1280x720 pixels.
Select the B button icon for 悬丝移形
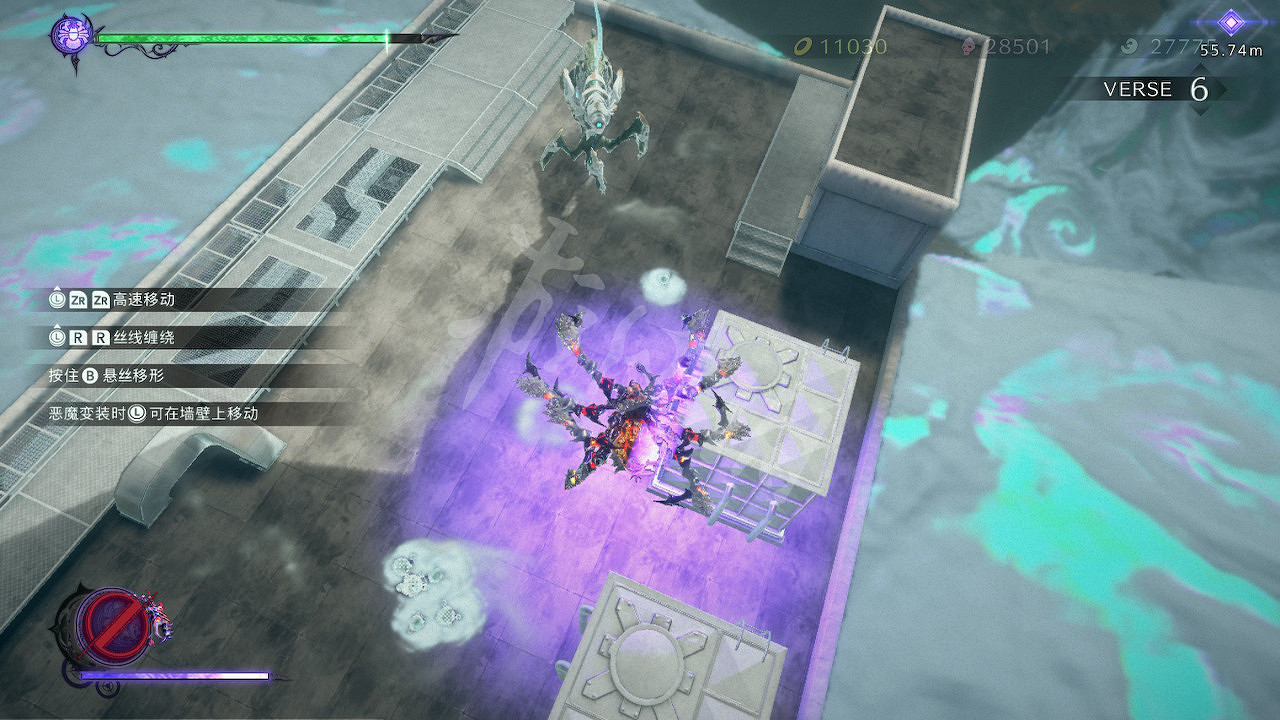[x=91, y=375]
